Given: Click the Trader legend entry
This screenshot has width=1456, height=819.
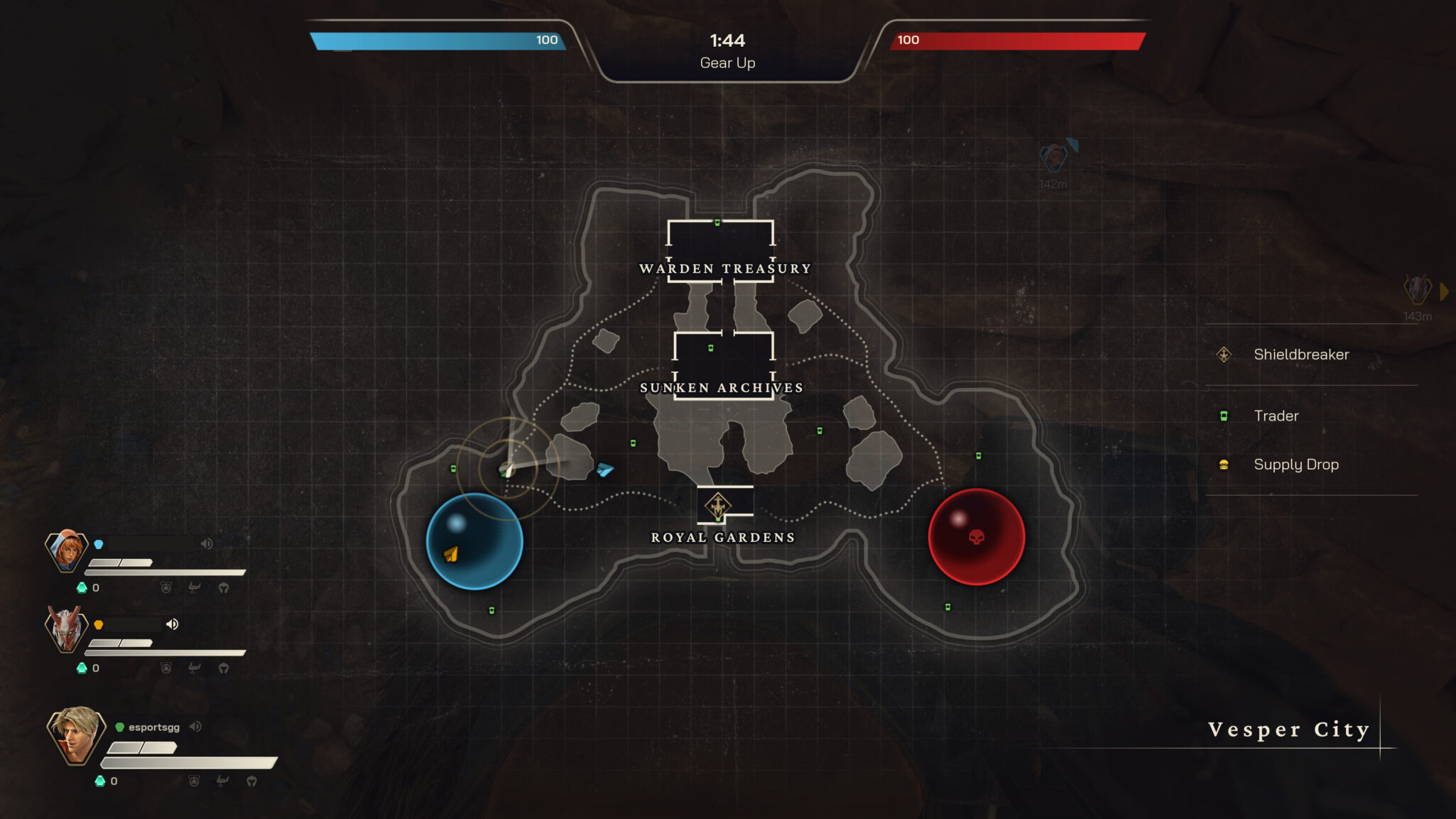Looking at the screenshot, I should (x=1276, y=416).
